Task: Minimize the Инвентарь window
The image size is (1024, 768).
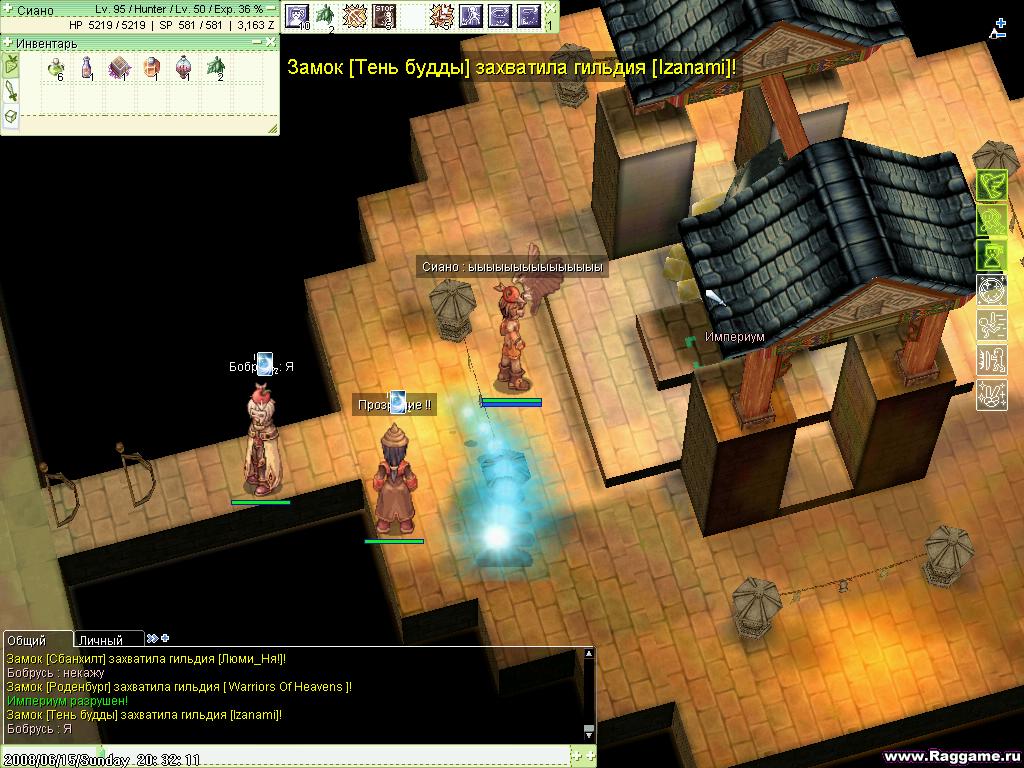Action: click(258, 42)
